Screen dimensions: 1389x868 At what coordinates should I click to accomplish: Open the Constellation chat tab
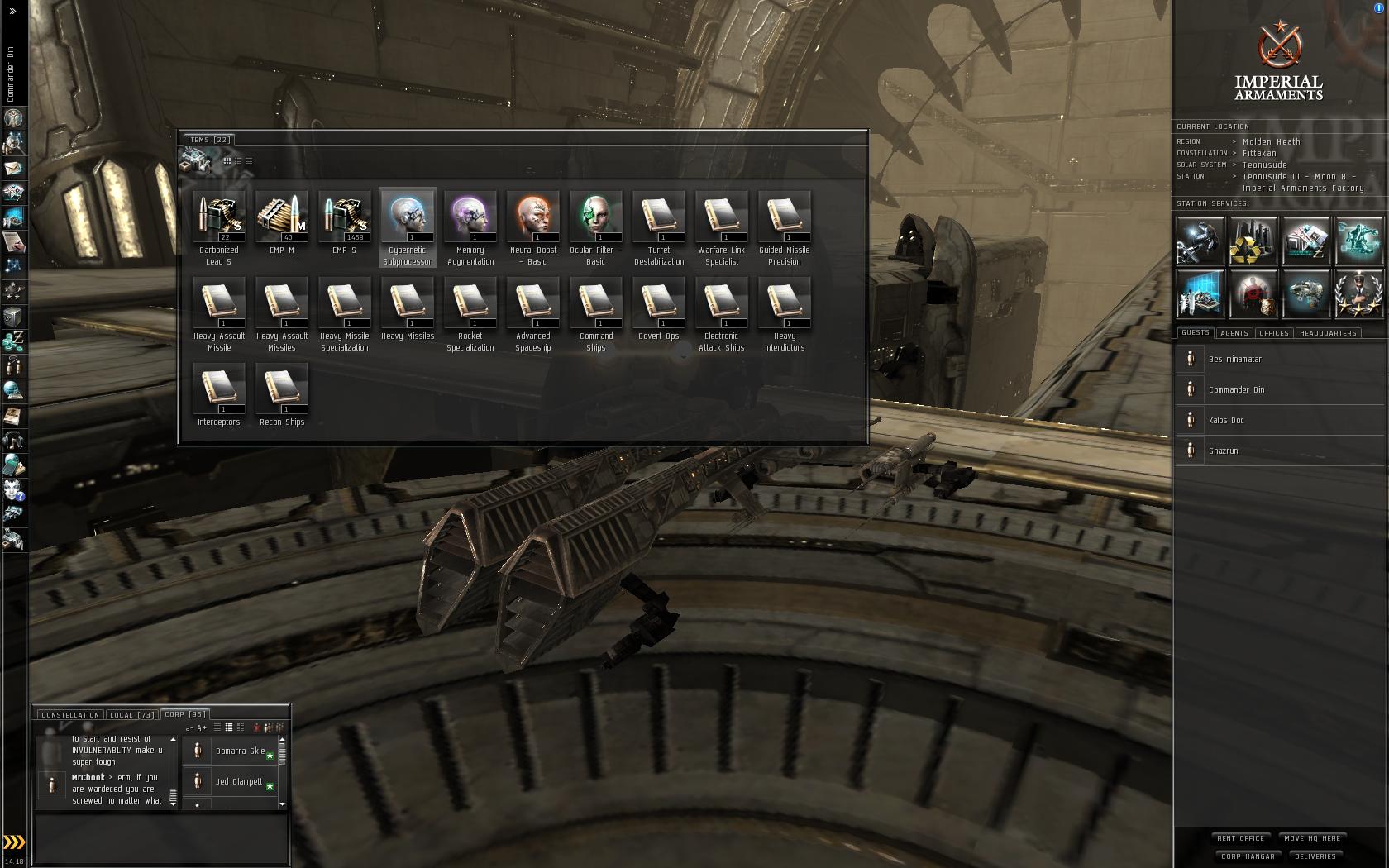click(70, 715)
